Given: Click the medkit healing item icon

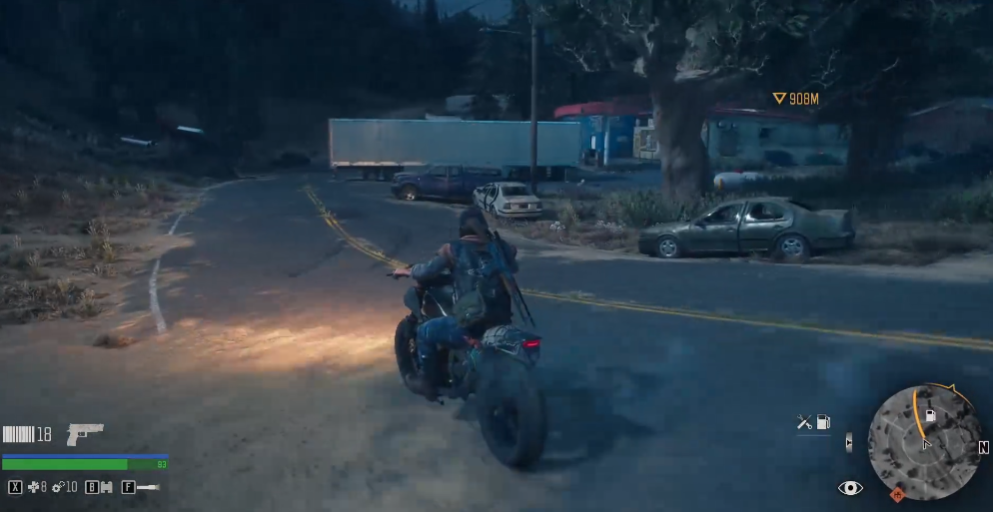Looking at the screenshot, I should click(x=35, y=487).
